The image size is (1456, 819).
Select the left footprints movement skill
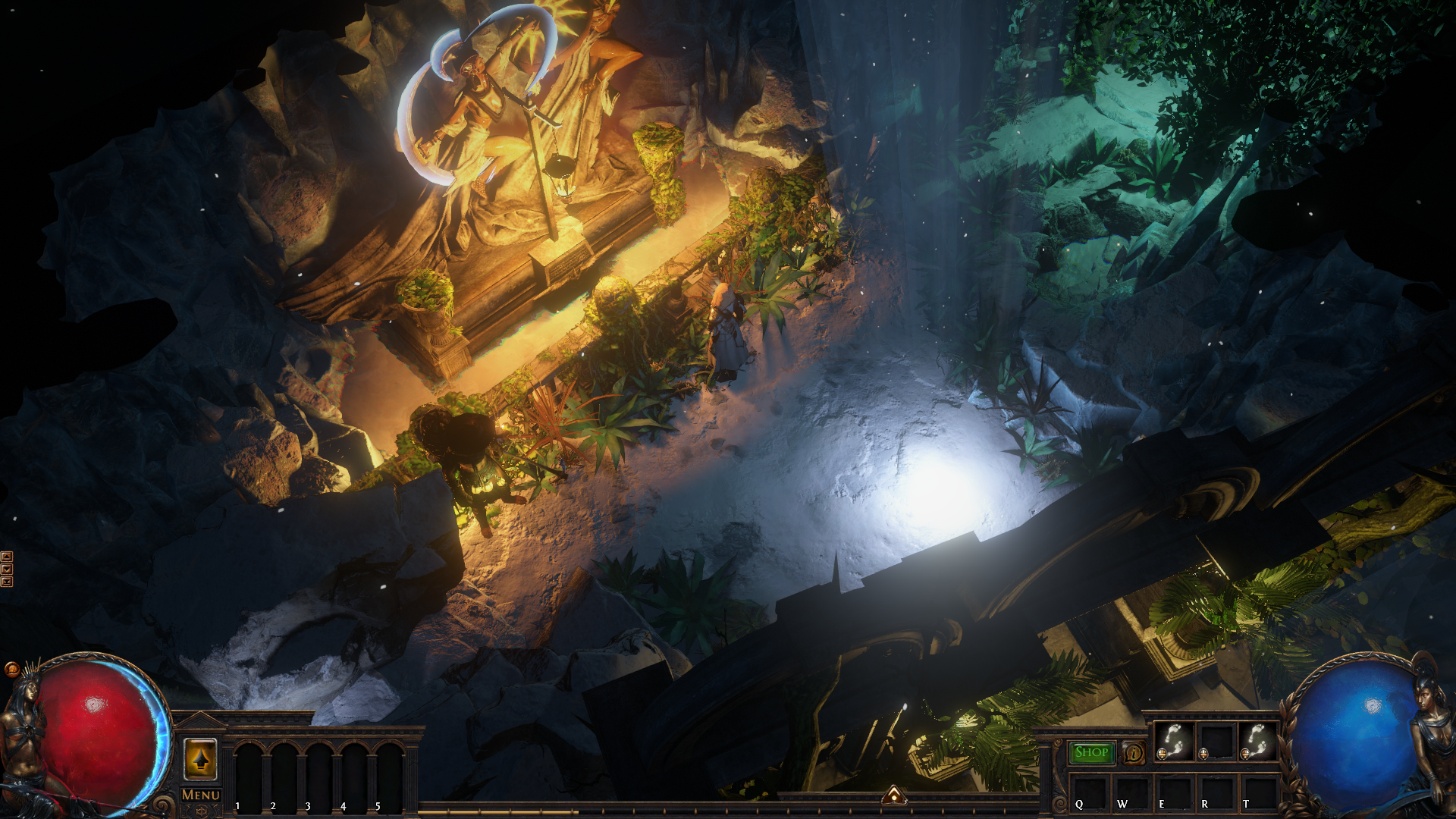click(x=1174, y=742)
